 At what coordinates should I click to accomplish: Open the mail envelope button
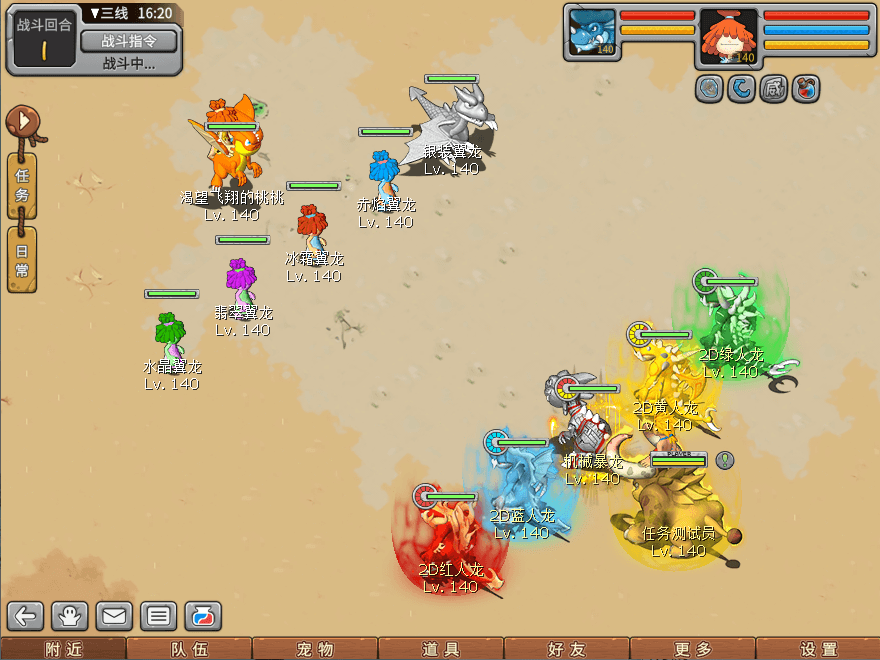[x=114, y=616]
